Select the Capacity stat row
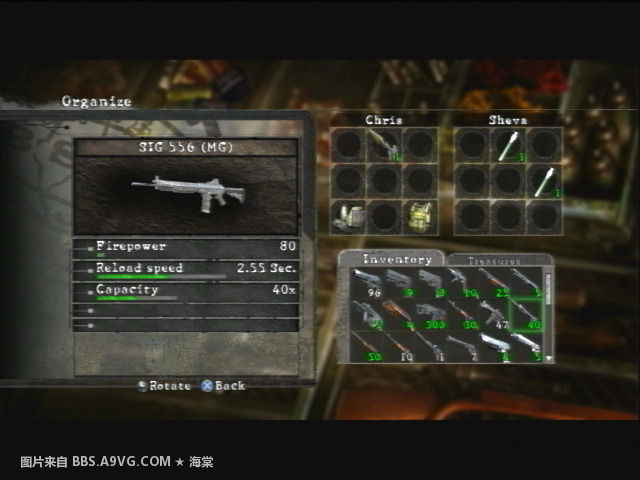The width and height of the screenshot is (640, 480). coord(186,291)
